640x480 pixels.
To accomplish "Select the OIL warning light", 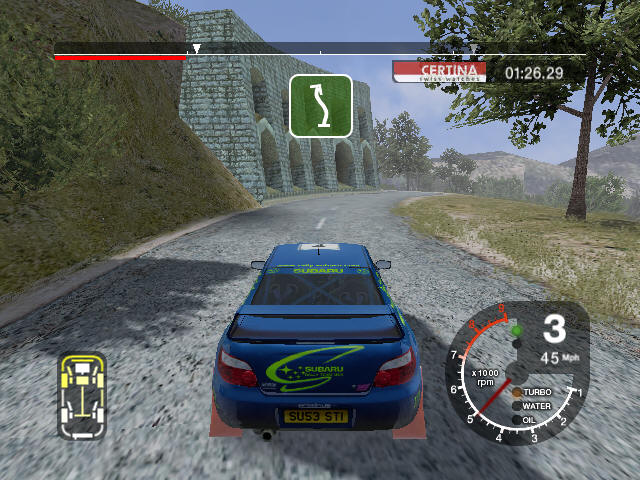I will click(x=515, y=419).
